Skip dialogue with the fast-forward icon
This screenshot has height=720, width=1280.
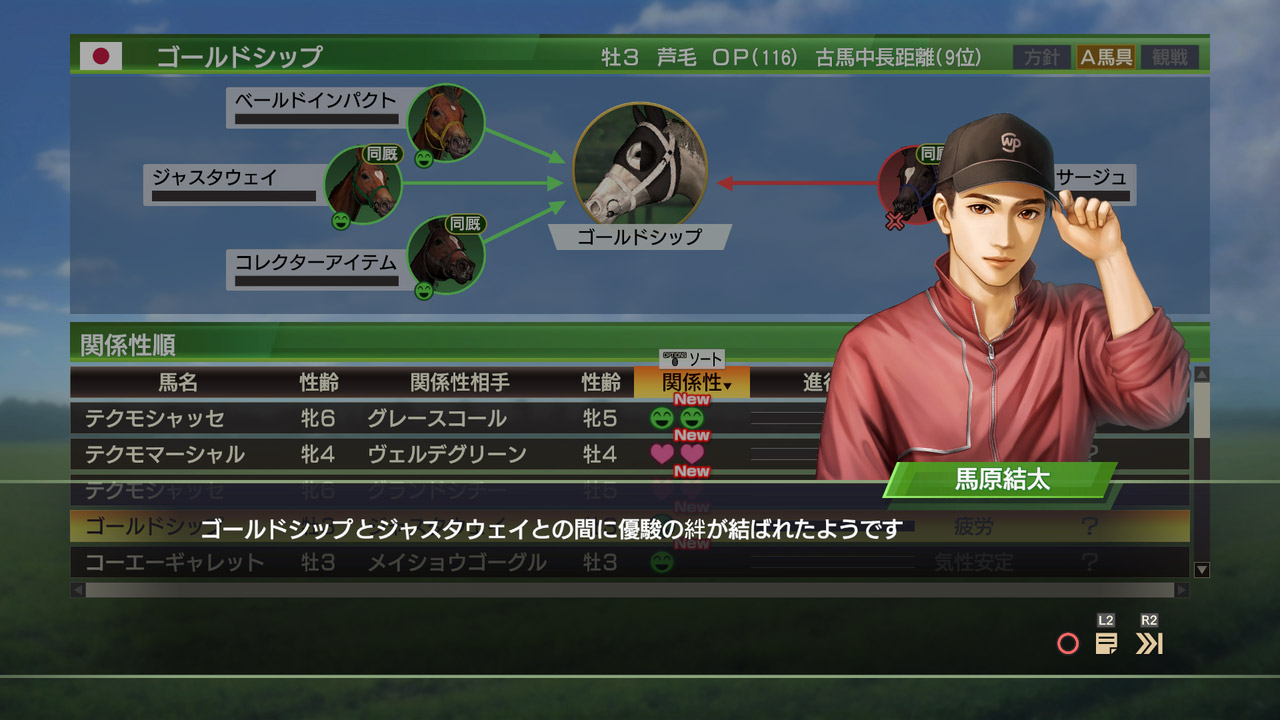click(x=1149, y=643)
